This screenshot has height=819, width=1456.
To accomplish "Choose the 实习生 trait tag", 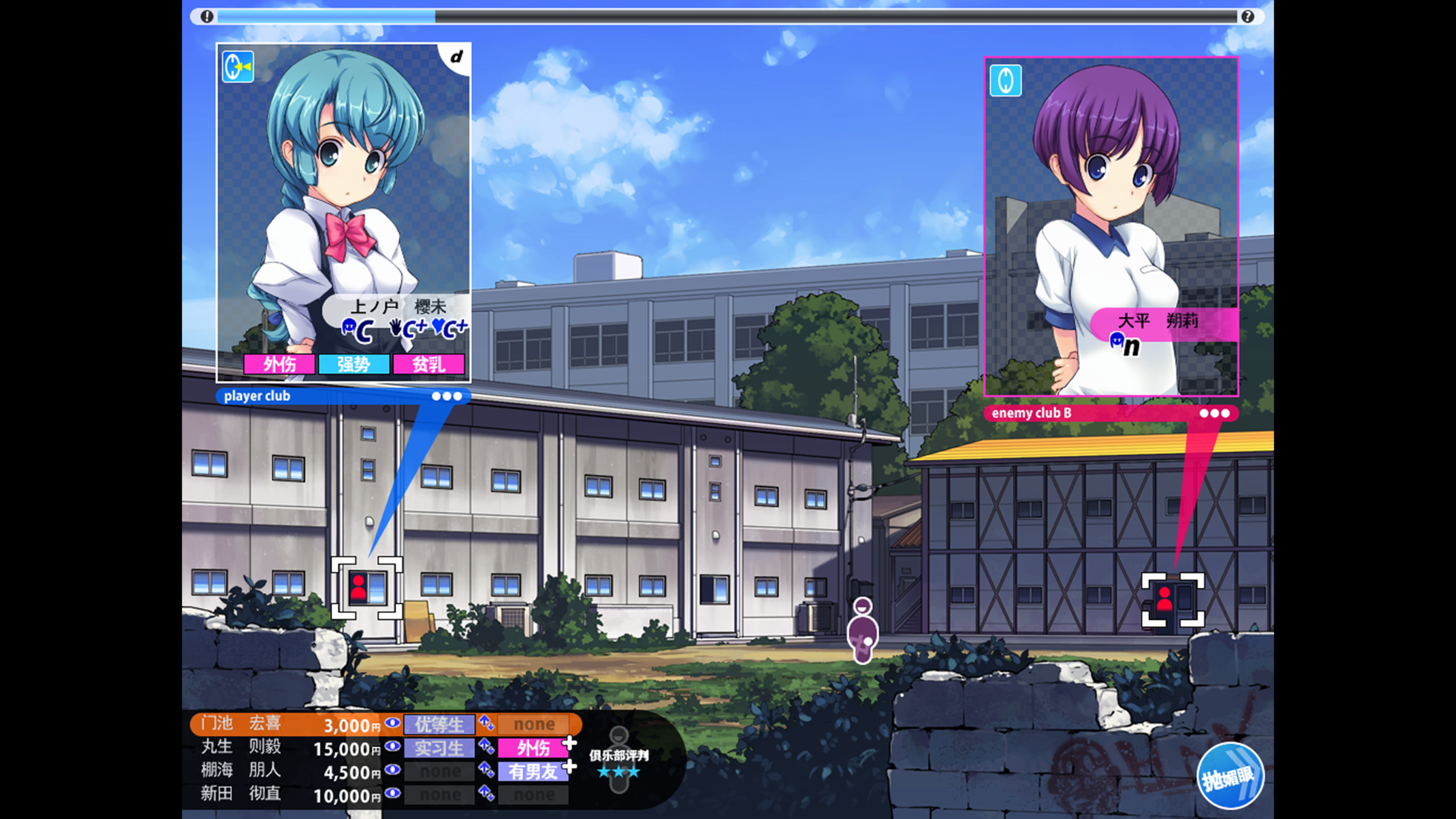I will pos(439,748).
